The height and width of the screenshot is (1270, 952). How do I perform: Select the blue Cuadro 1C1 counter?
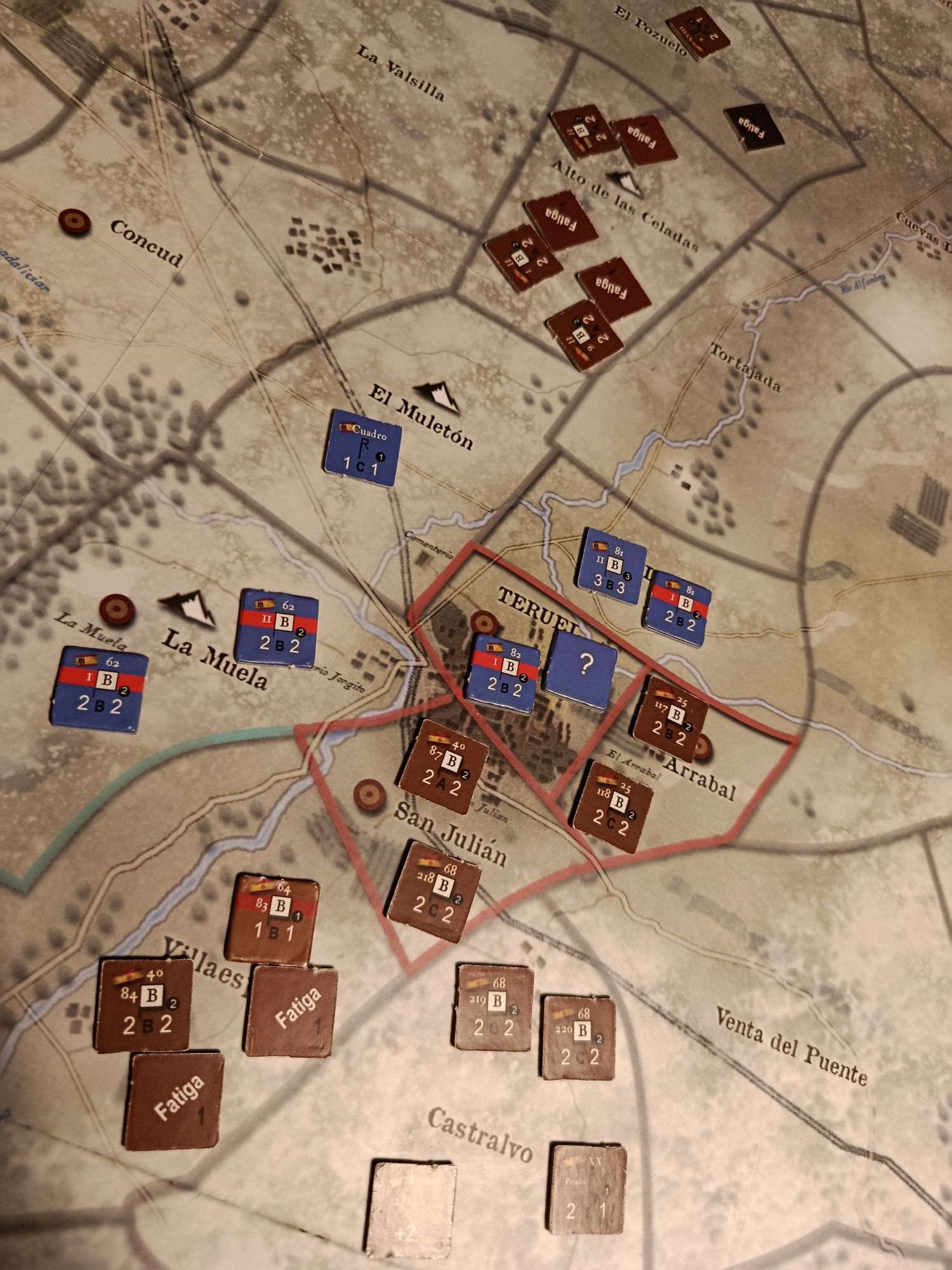(x=362, y=448)
